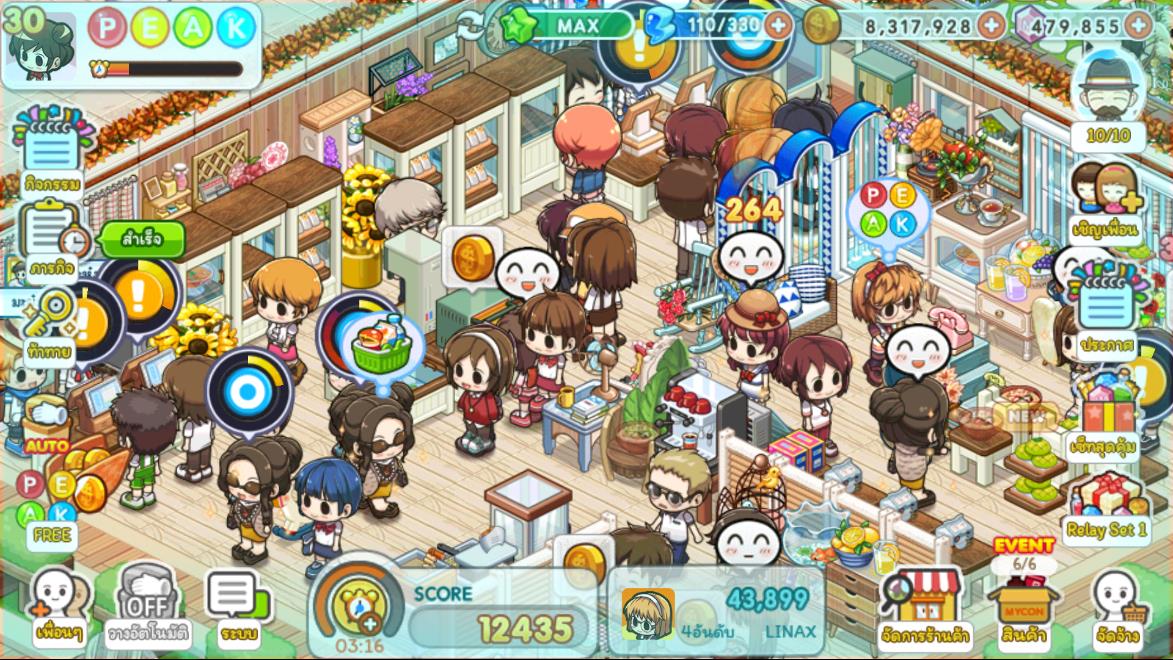Buy more gold coins via plus button

991,25
